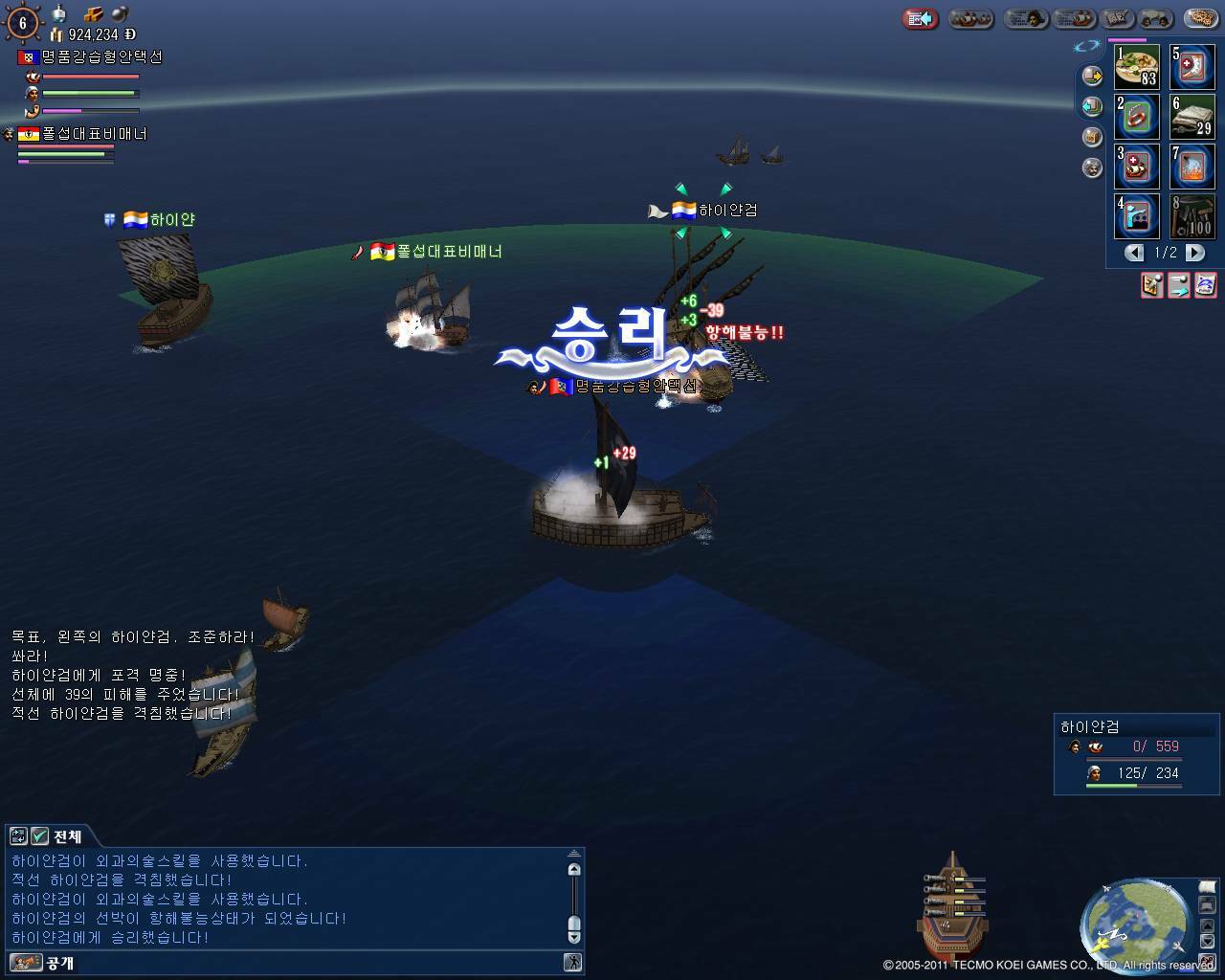Use the surgery skill in slot 5

click(x=1192, y=67)
